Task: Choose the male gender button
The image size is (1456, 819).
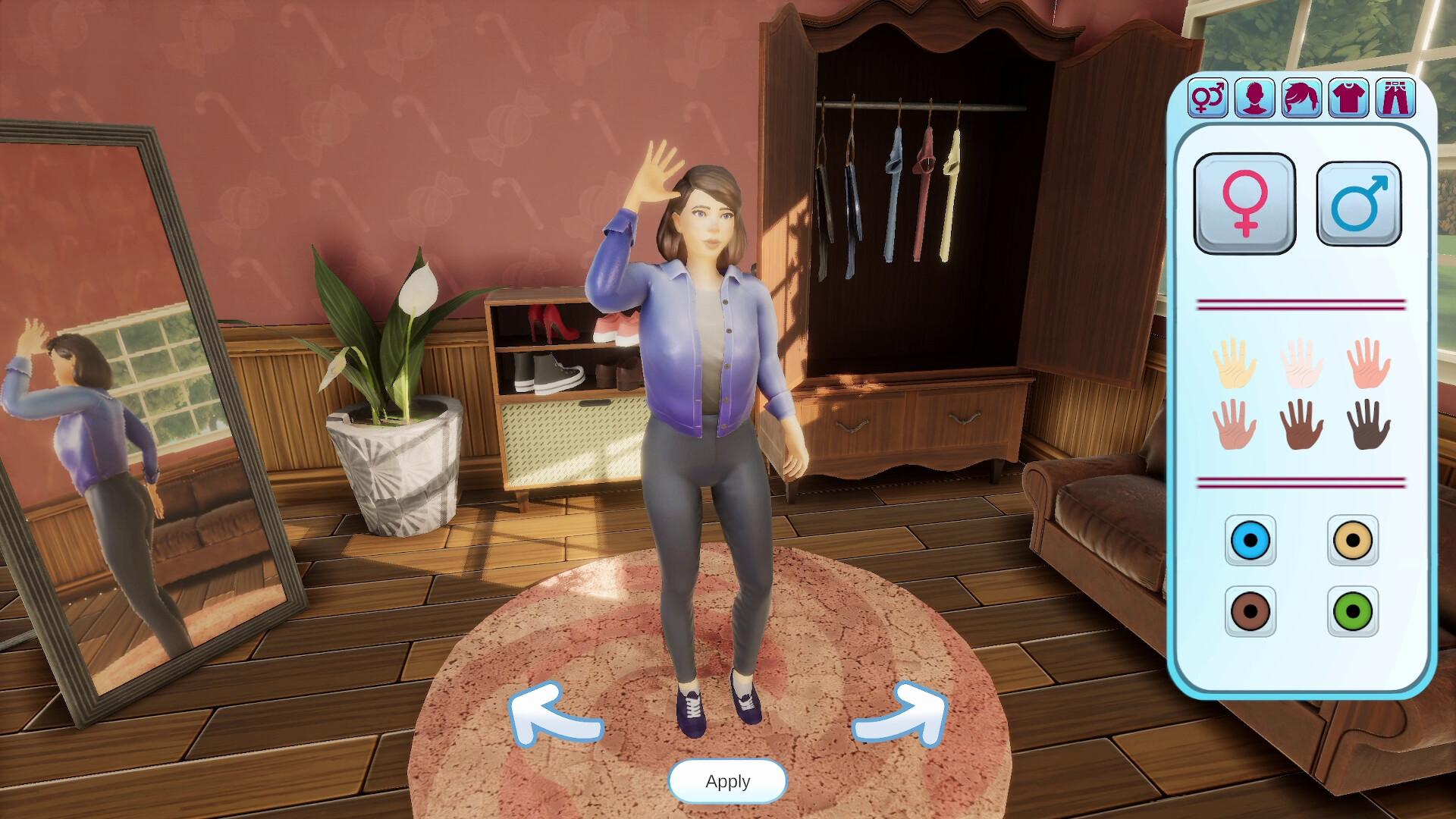Action: (1358, 203)
